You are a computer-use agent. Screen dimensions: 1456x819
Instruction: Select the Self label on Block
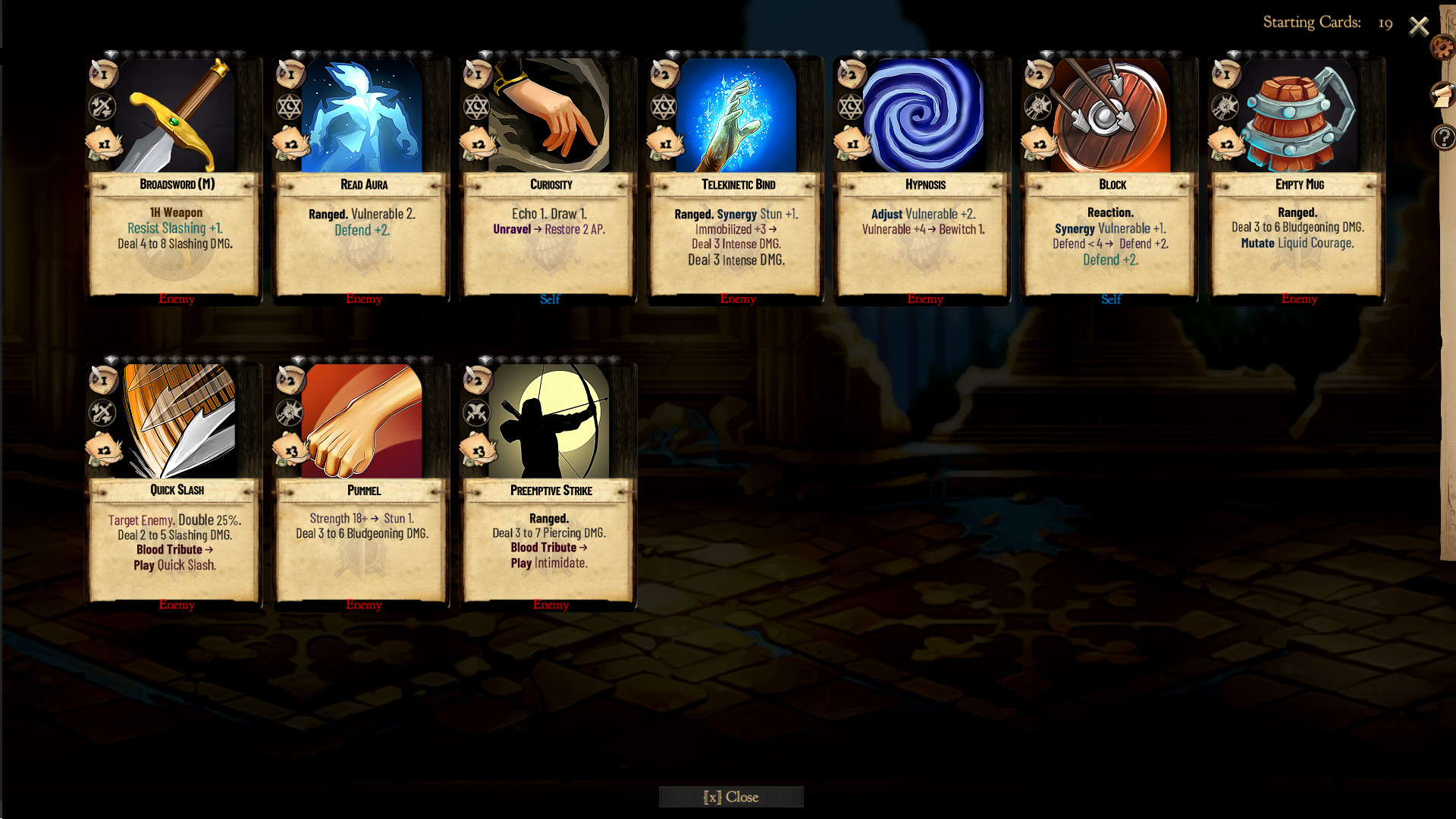[1111, 300]
